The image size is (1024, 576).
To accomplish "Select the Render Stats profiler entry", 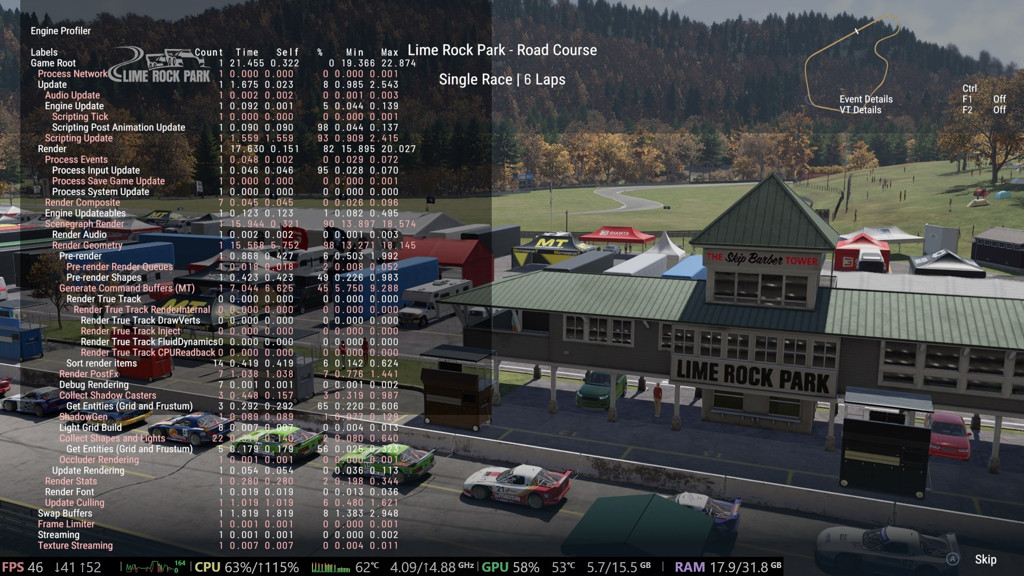I will pos(71,481).
